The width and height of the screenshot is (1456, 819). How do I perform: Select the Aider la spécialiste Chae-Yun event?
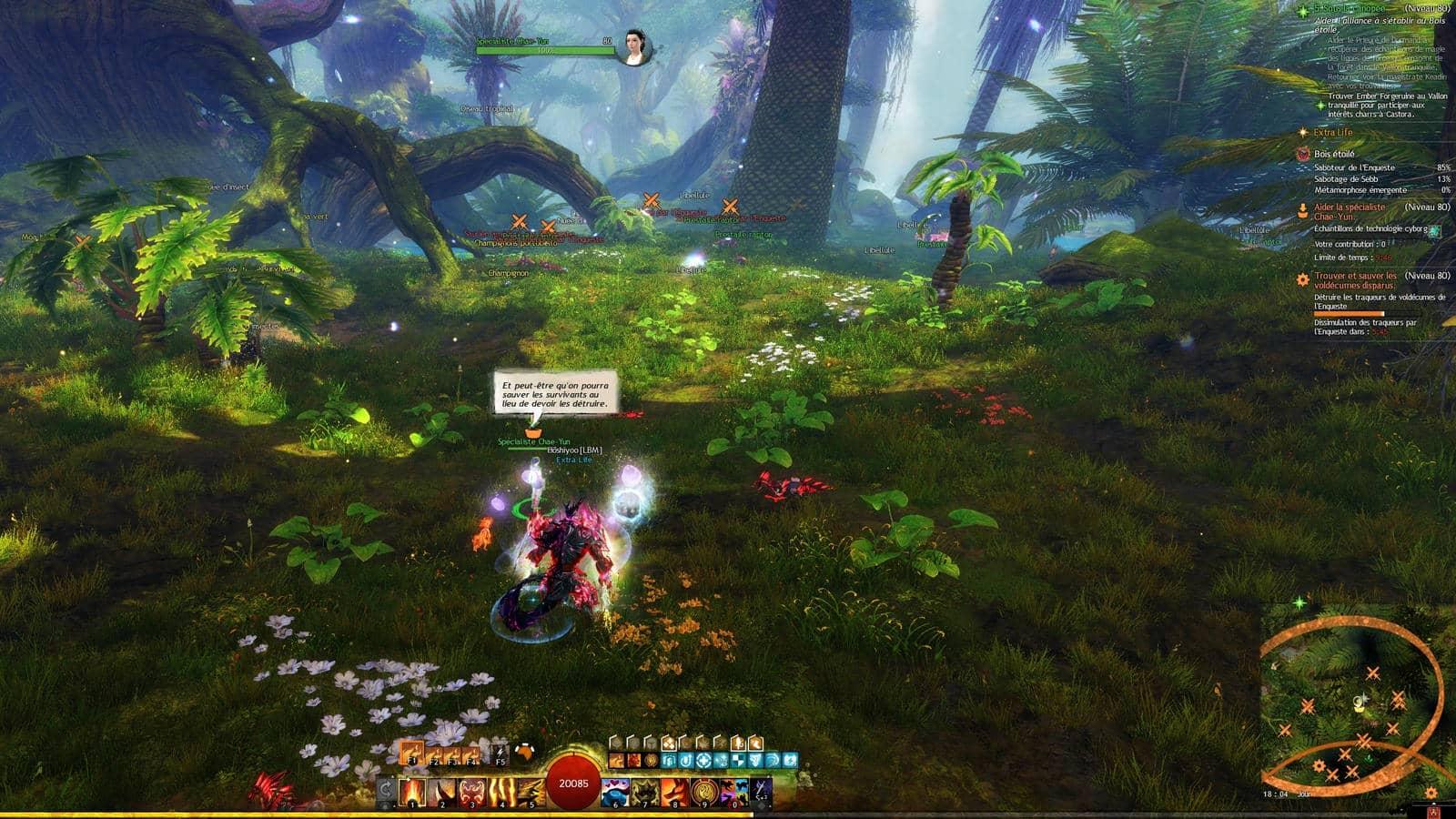(1350, 211)
